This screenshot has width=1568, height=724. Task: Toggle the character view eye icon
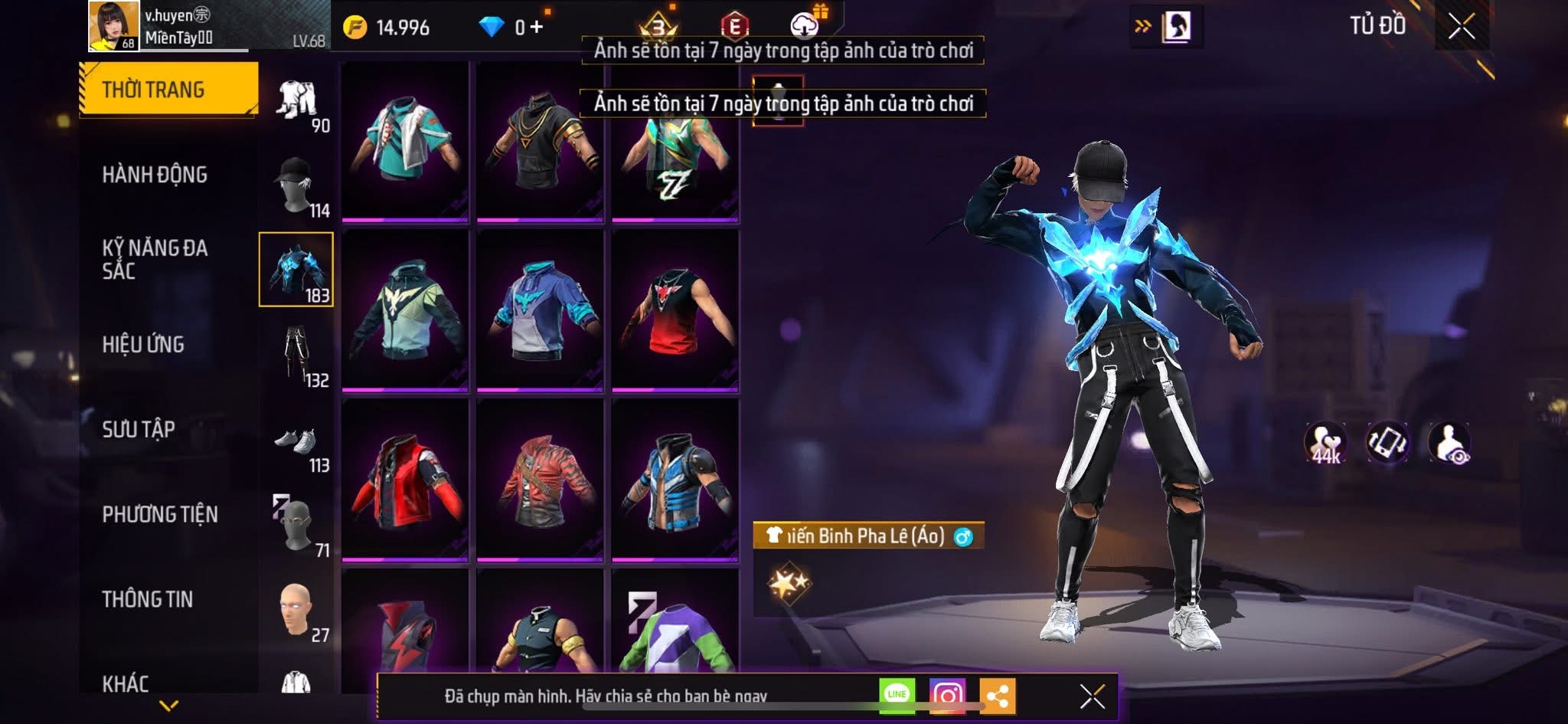[1449, 443]
